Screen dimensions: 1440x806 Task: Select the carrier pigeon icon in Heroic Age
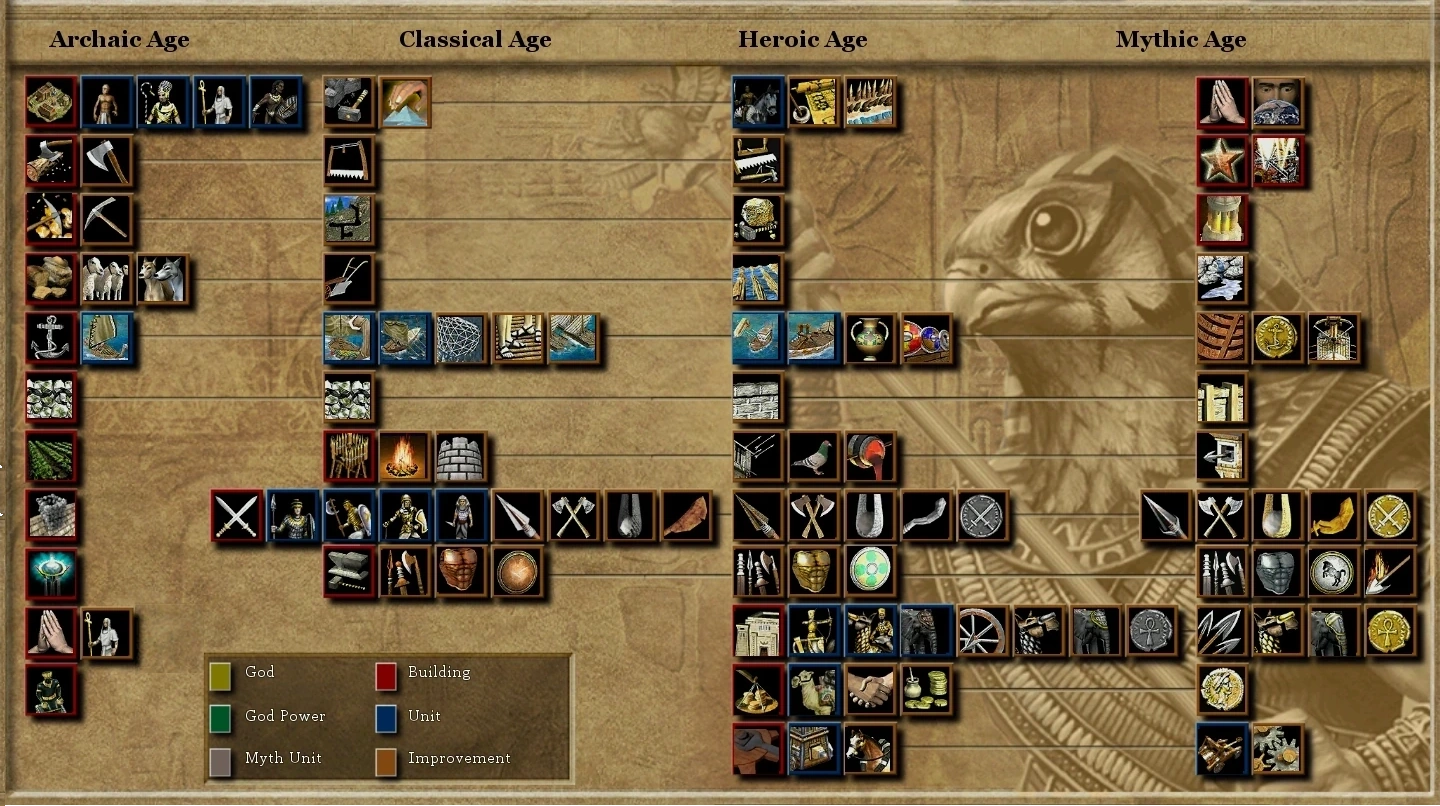(813, 456)
